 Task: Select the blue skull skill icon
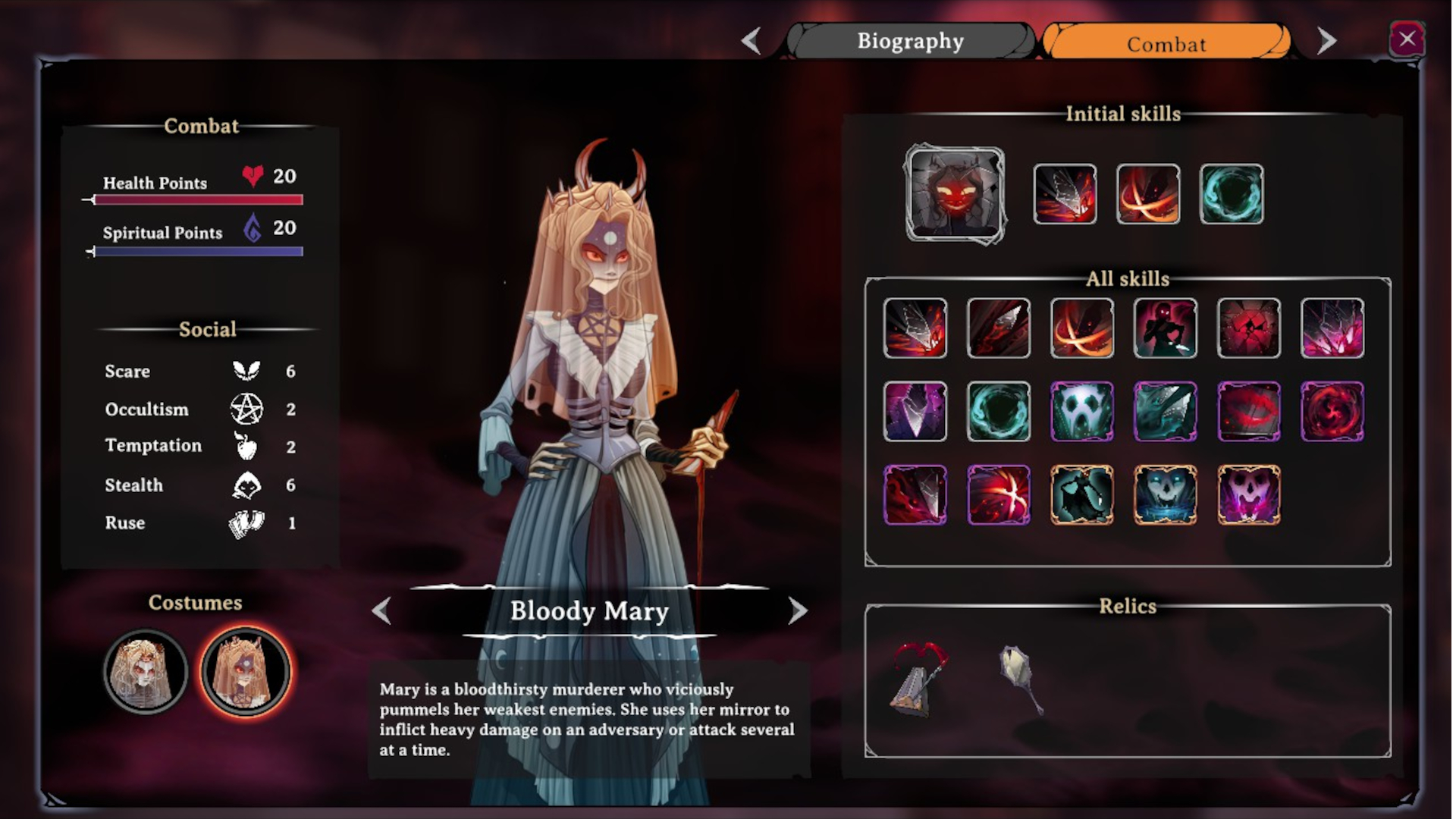point(1166,495)
